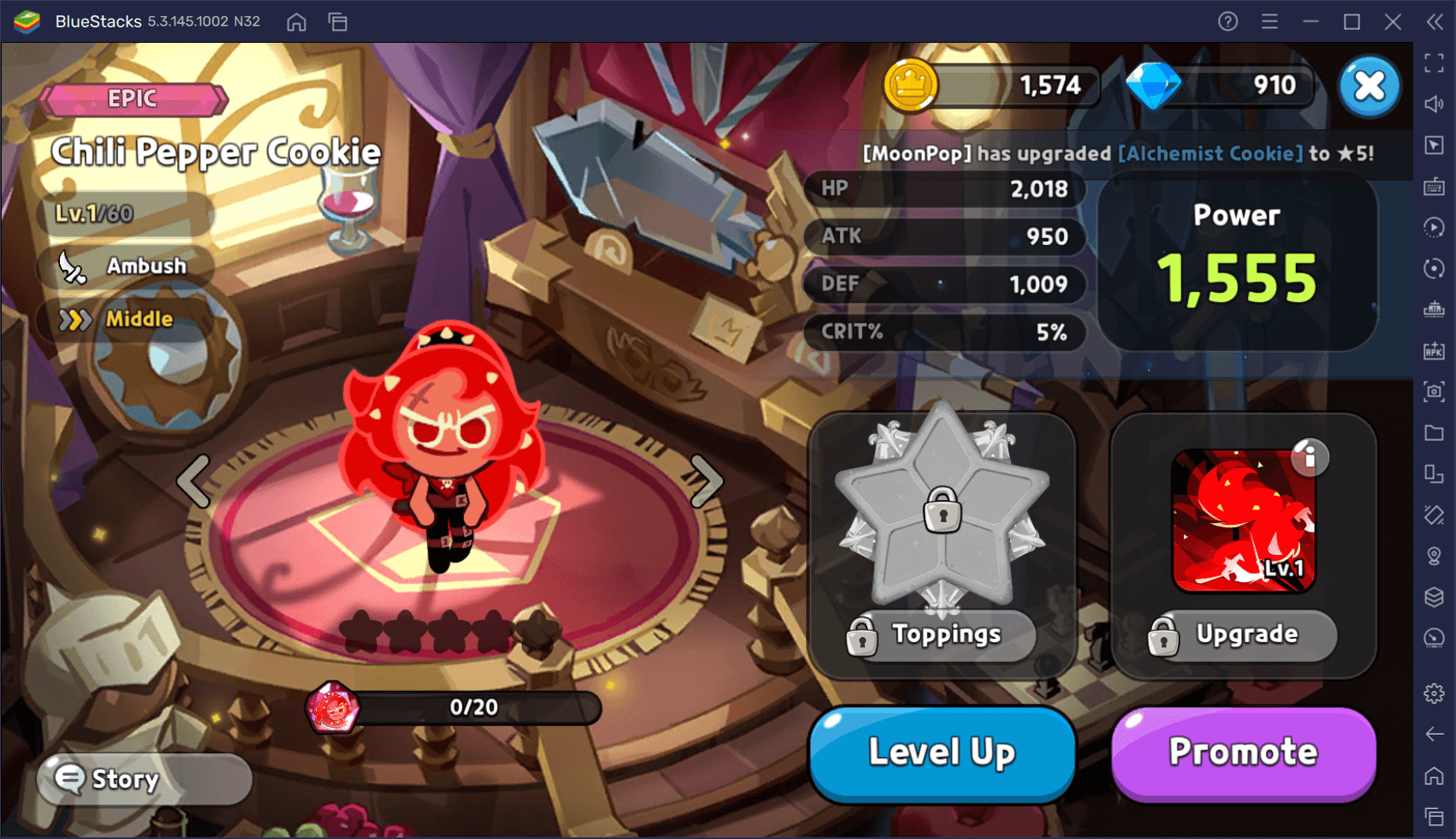Image resolution: width=1456 pixels, height=839 pixels.
Task: Show skill info via the small i icon
Action: pyautogui.click(x=1310, y=457)
